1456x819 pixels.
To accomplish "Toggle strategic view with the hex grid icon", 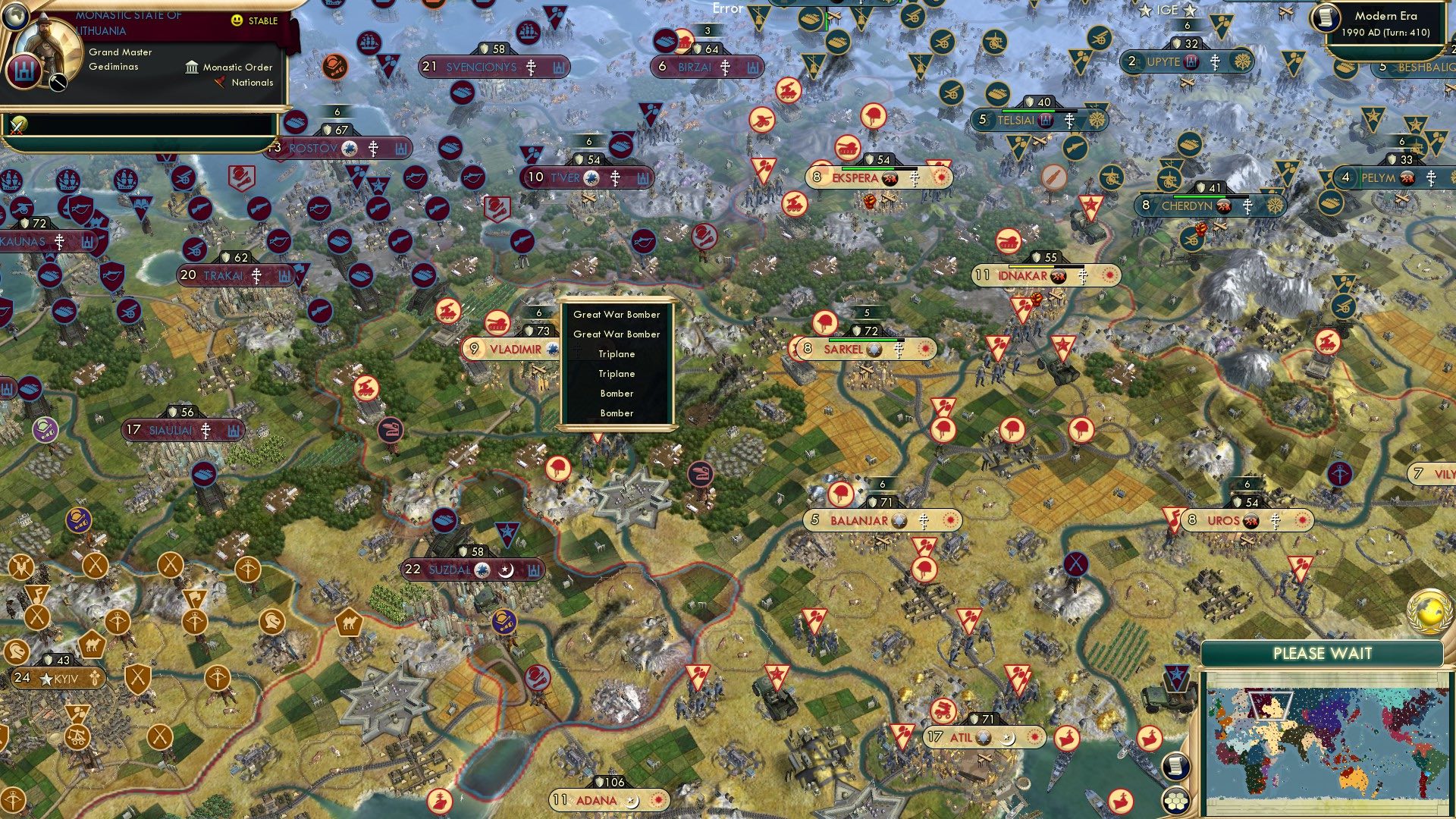I will click(x=1176, y=802).
